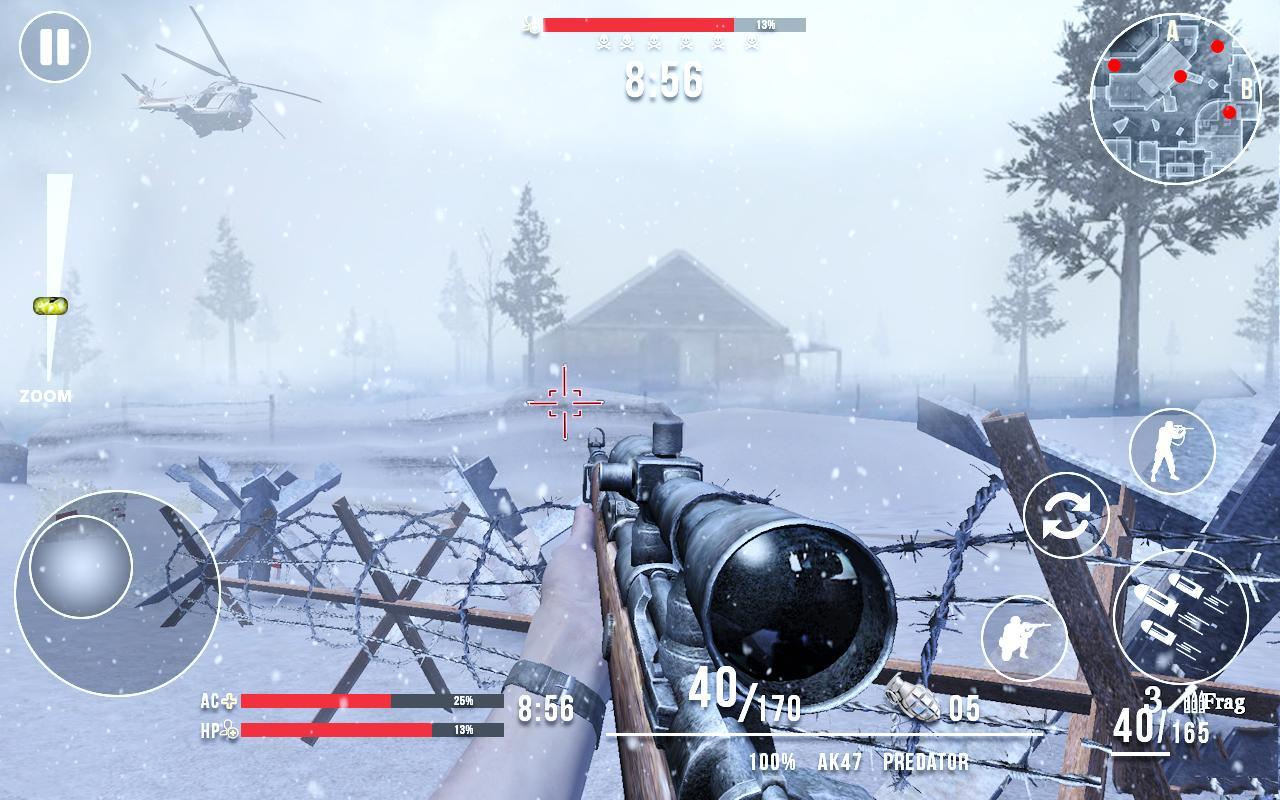Screen dimensions: 1280x800
Task: Throw a frag grenade using grenade icon
Action: (x=912, y=698)
